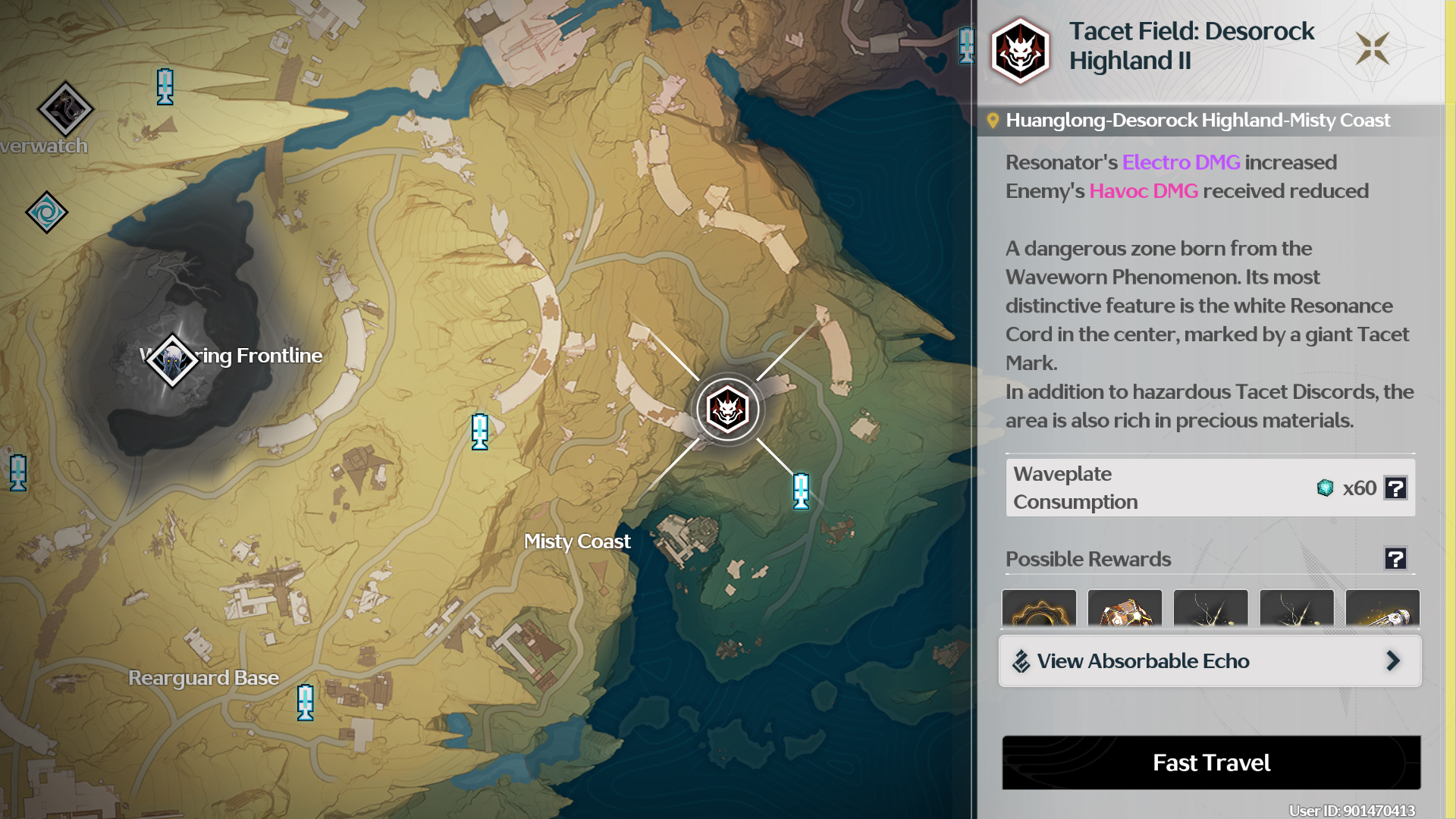Open the View Absorbable Echo list

click(x=1210, y=661)
